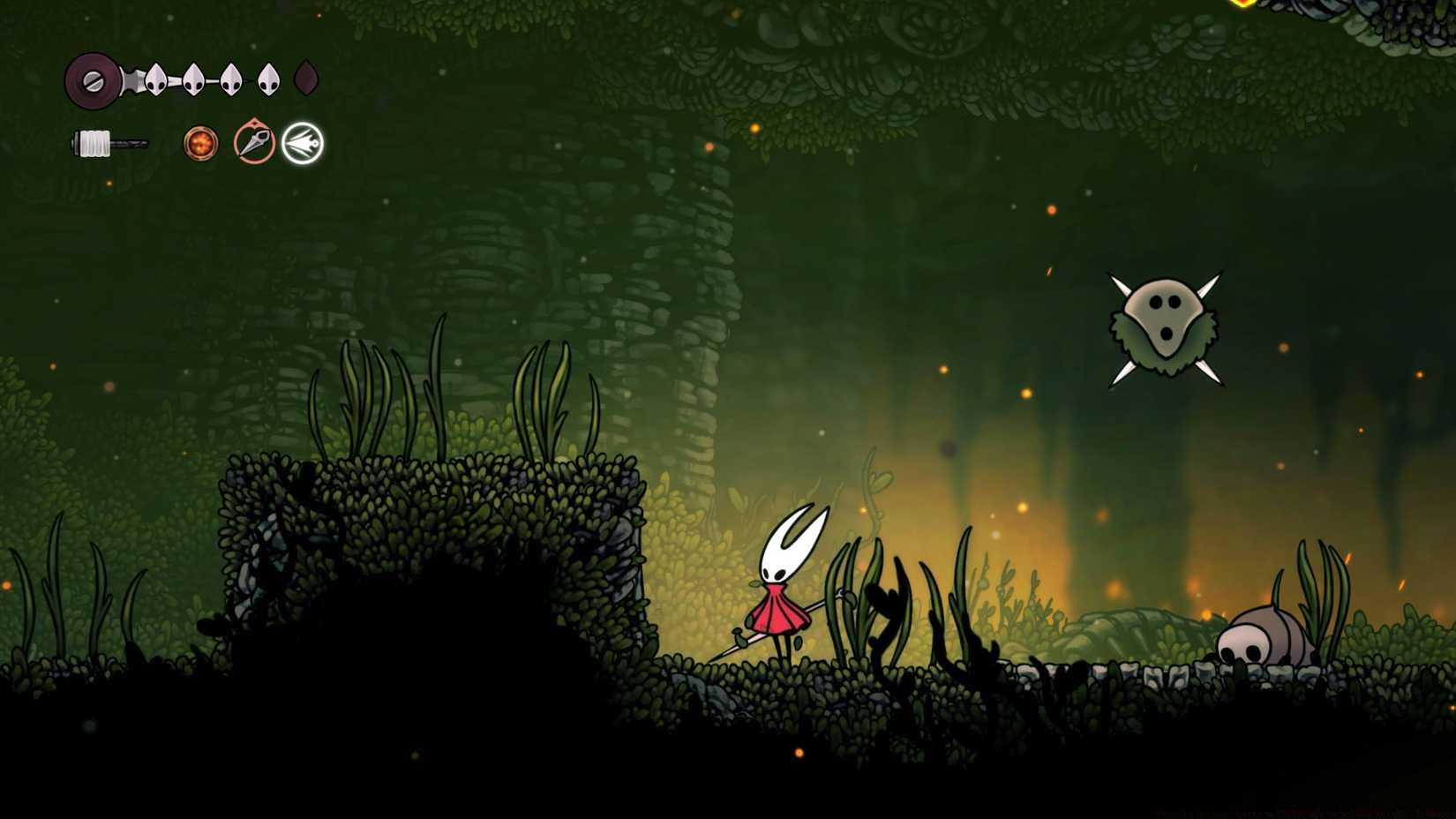This screenshot has width=1456, height=819.
Task: Select the first white mask health icon
Action: pyautogui.click(x=155, y=78)
